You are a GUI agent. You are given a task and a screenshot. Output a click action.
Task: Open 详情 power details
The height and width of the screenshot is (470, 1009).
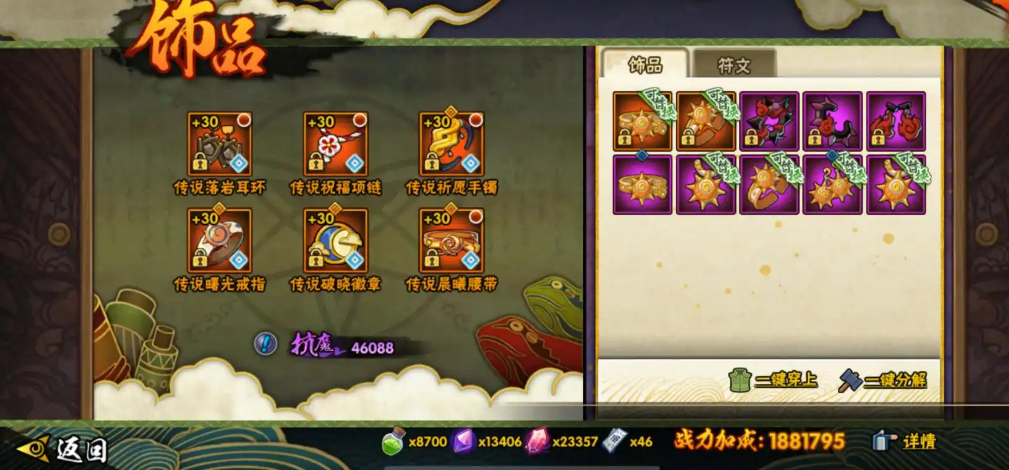[906, 441]
